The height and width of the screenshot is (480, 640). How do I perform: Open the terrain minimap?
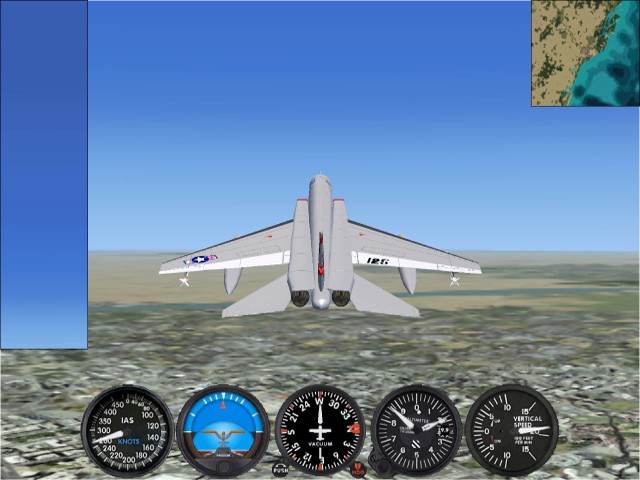[585, 52]
